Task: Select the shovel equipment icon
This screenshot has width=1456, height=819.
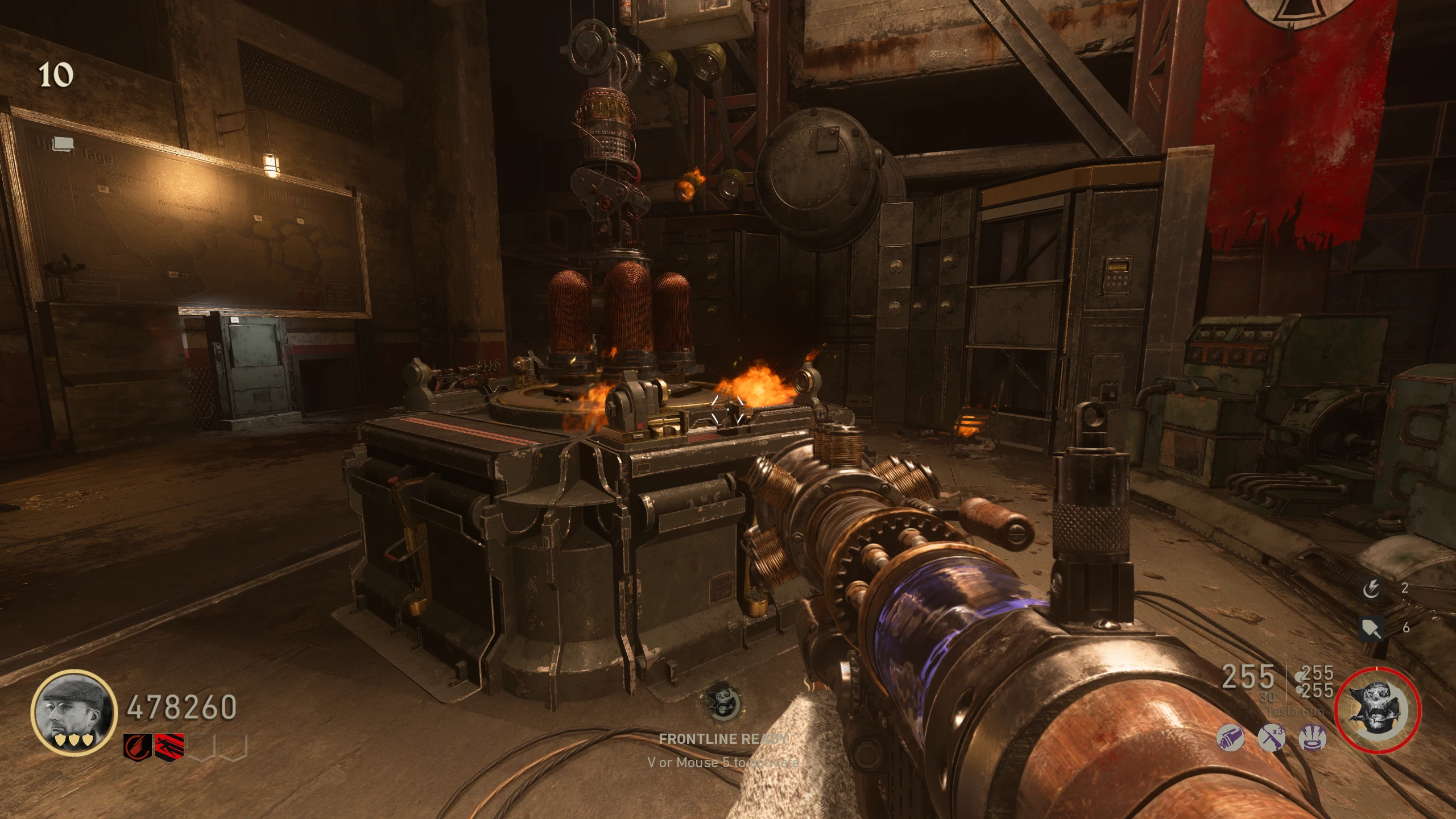Action: tap(1371, 628)
